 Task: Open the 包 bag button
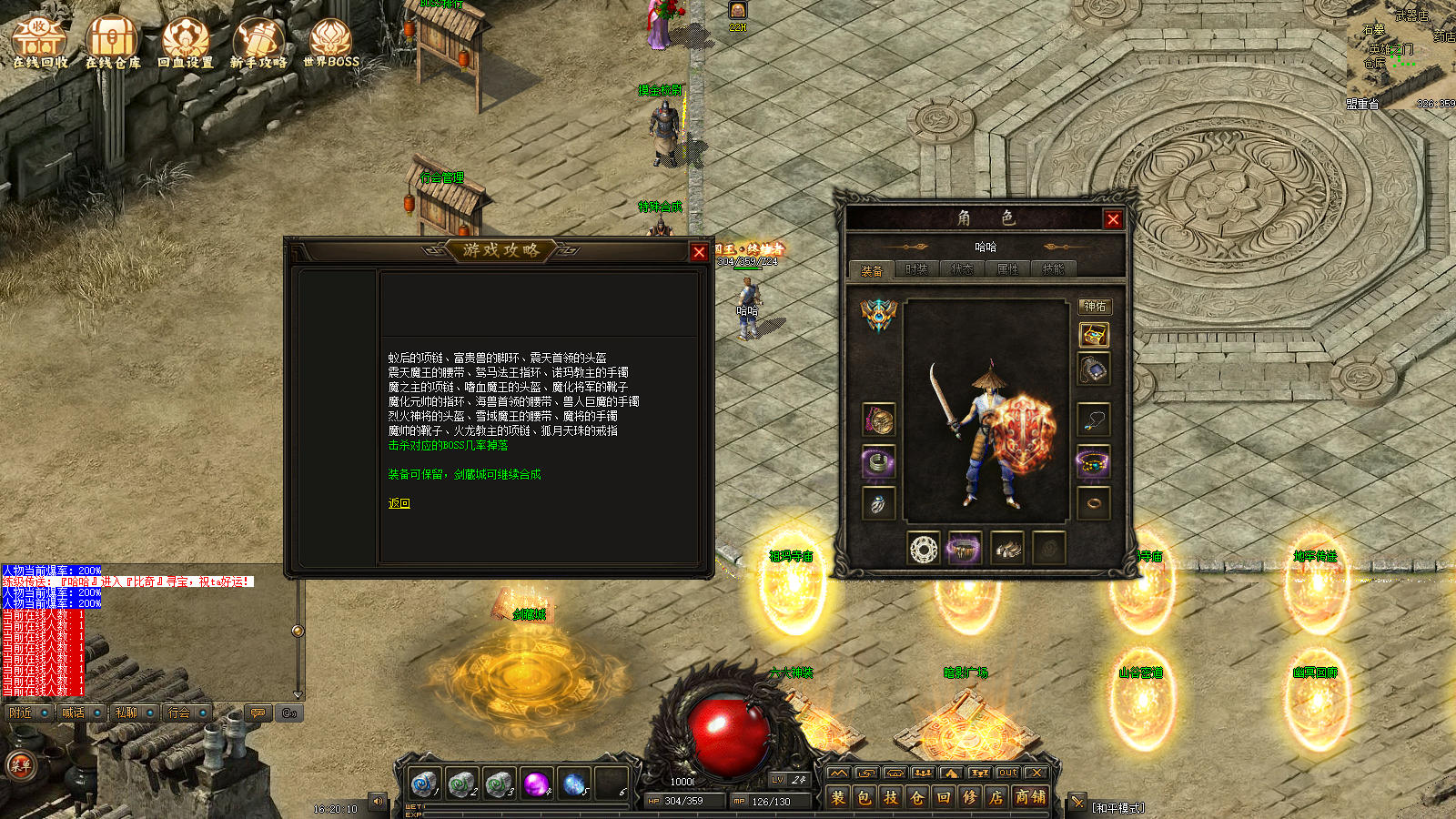click(864, 797)
